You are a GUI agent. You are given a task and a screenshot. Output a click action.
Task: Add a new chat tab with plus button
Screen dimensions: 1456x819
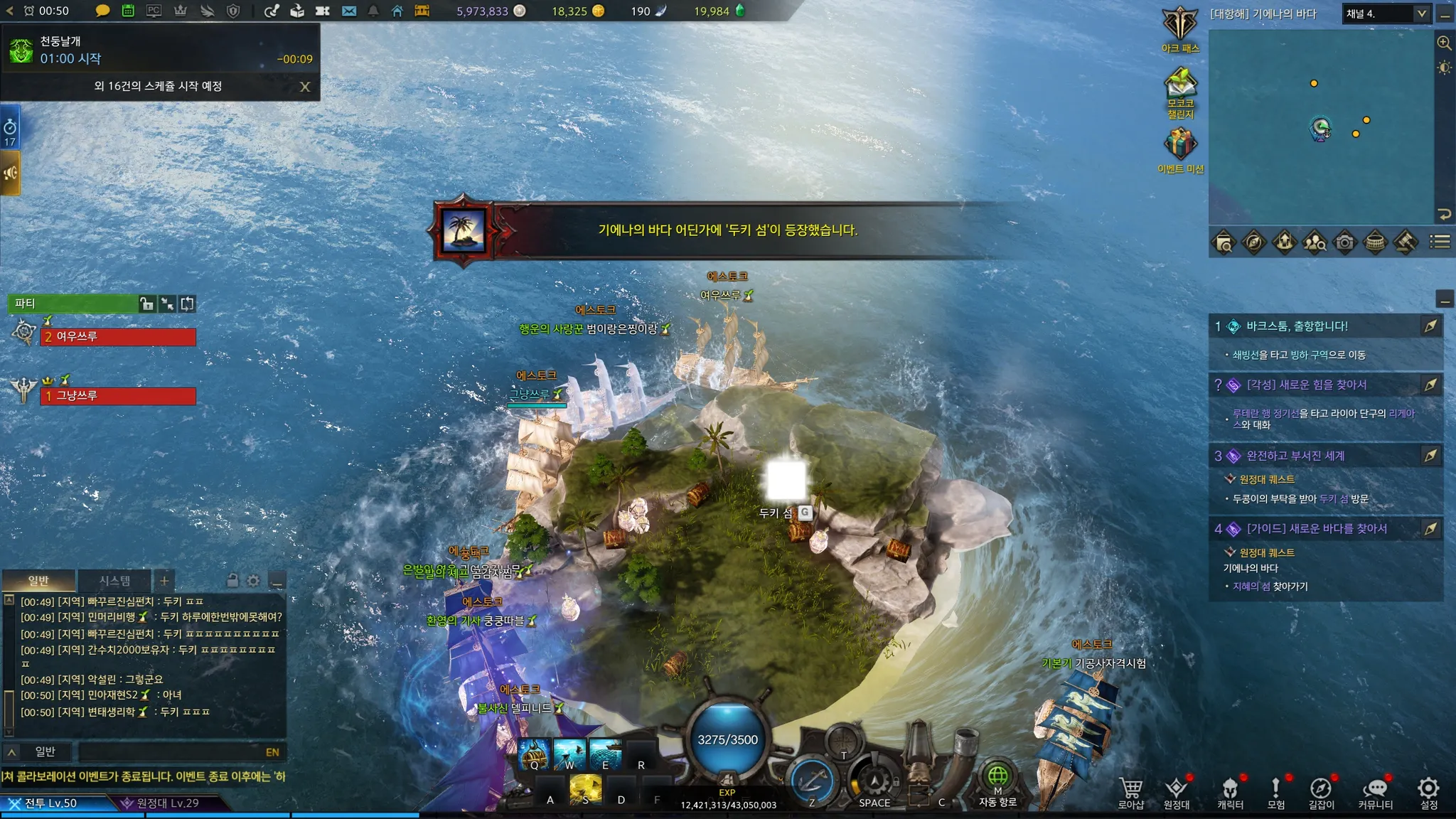pyautogui.click(x=164, y=581)
